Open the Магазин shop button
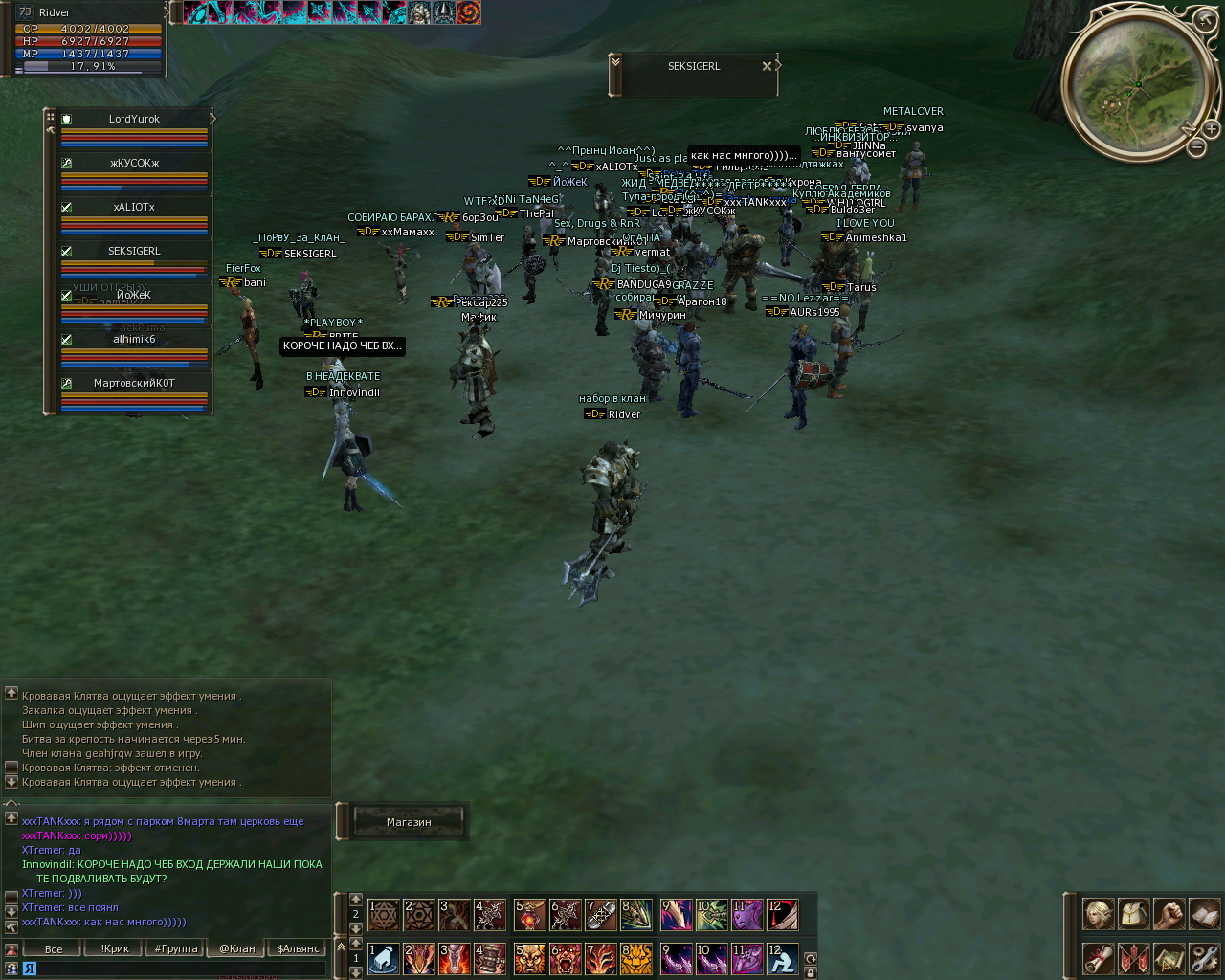Viewport: 1225px width, 980px height. click(409, 822)
